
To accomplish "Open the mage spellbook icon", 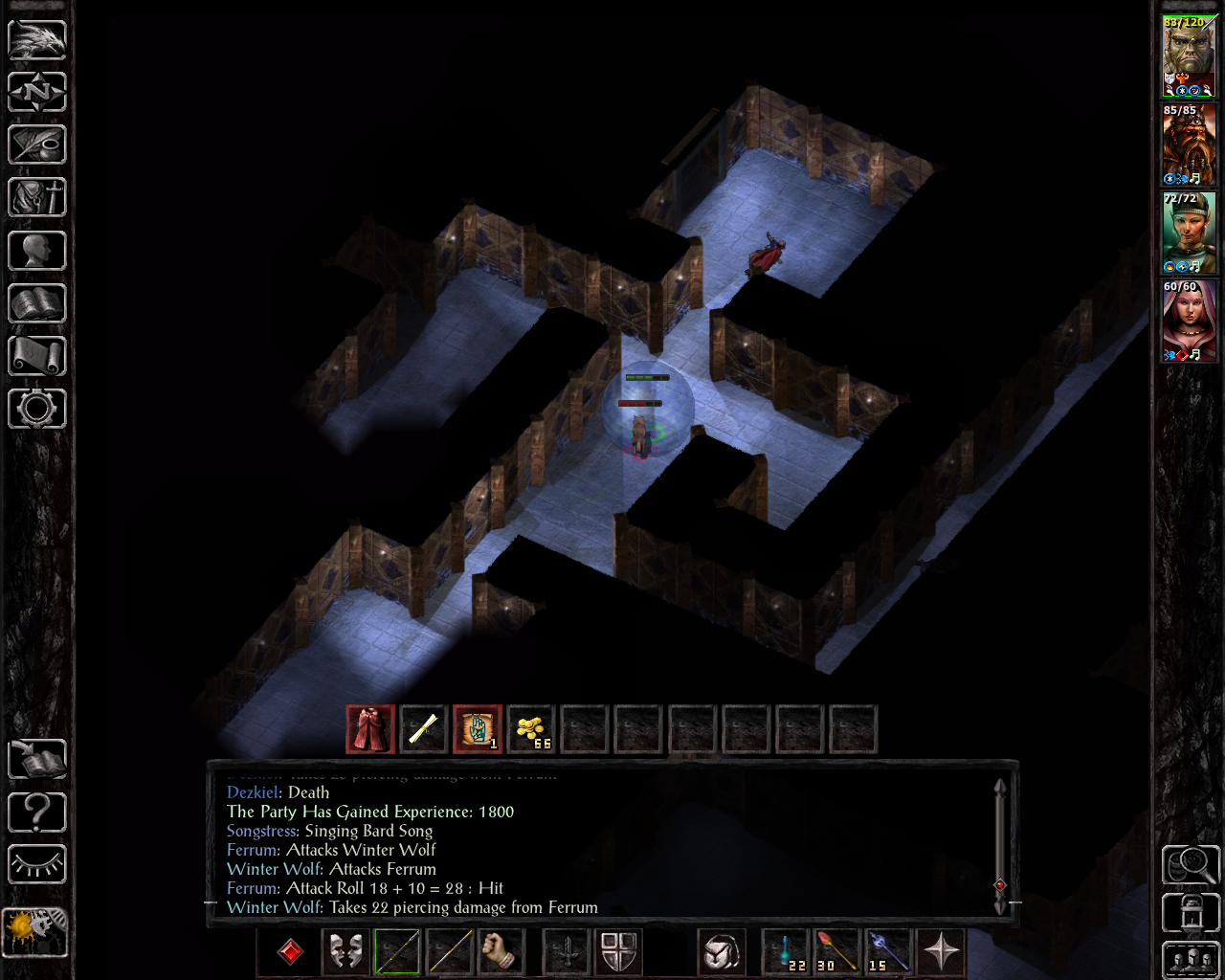I will click(x=36, y=303).
